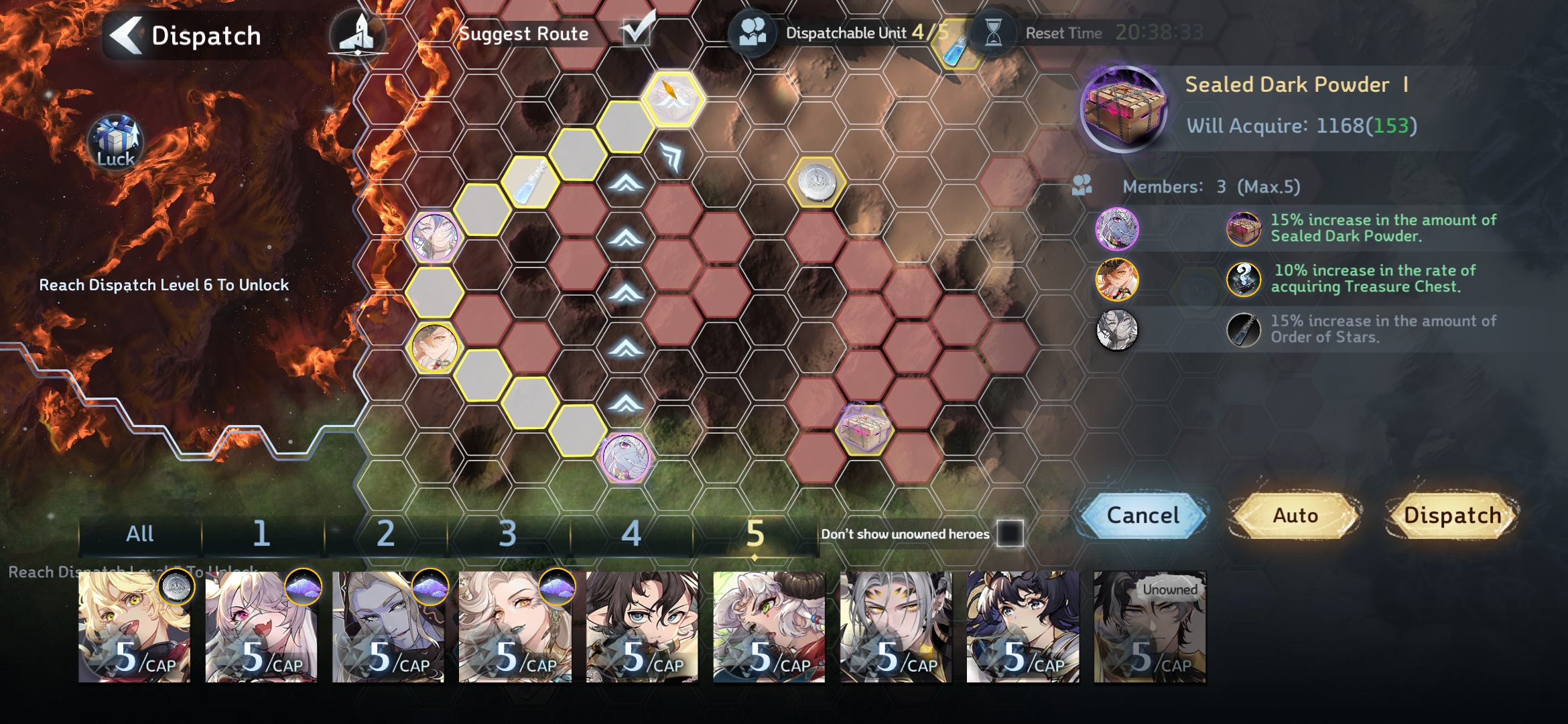The height and width of the screenshot is (724, 1568).
Task: Select the silver coin hex tile
Action: [x=816, y=182]
